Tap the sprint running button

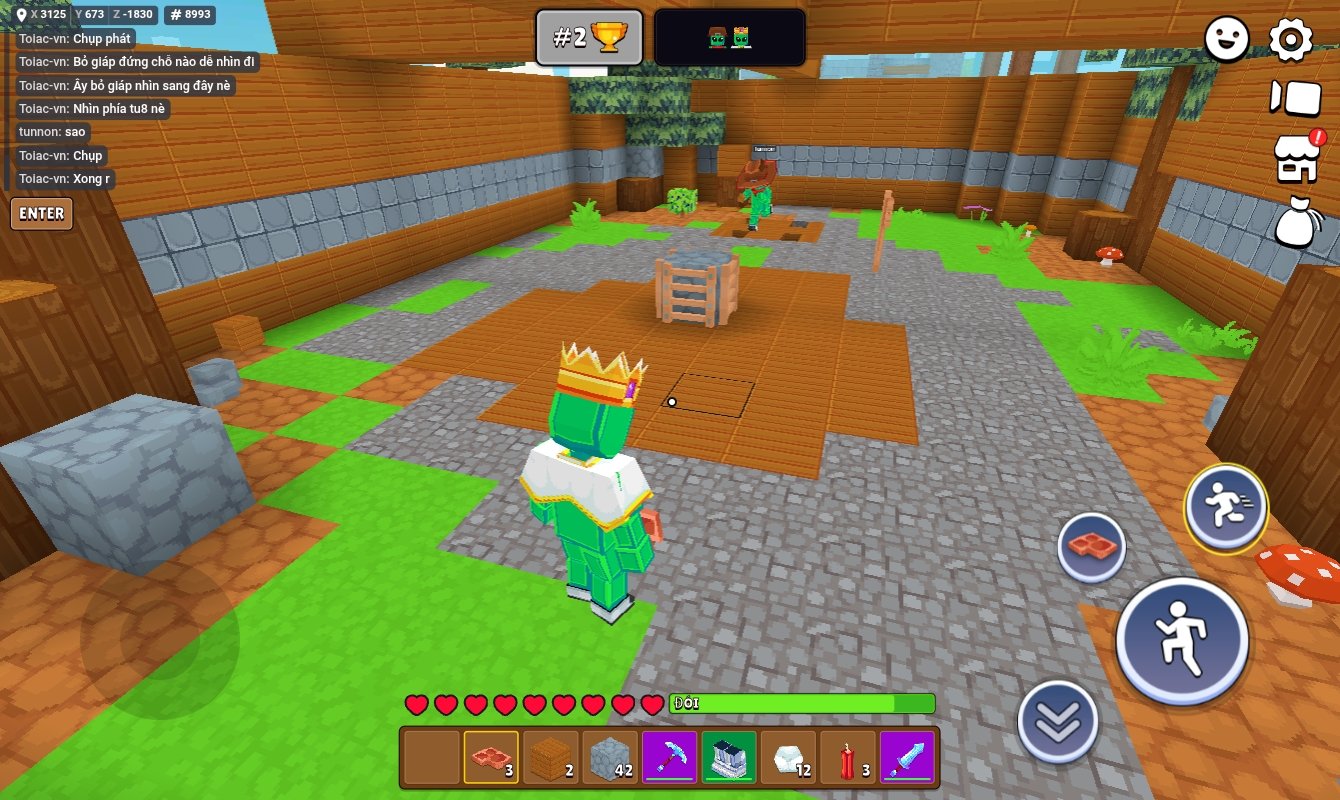(x=1226, y=507)
